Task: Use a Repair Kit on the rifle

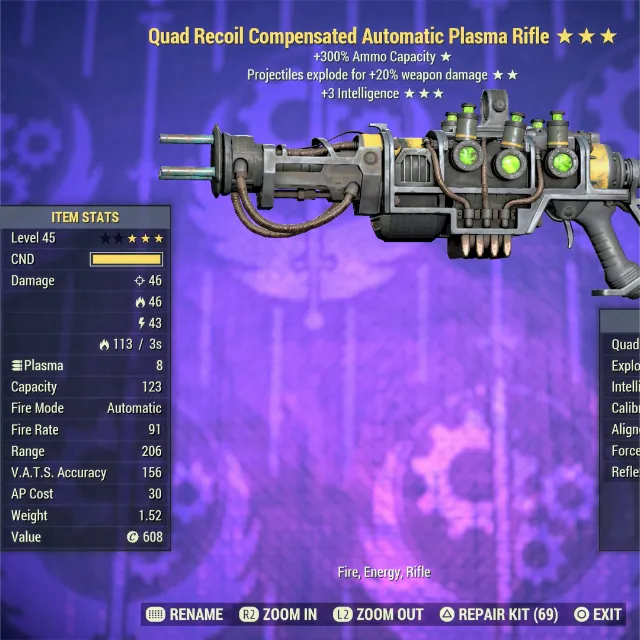Action: (x=499, y=614)
